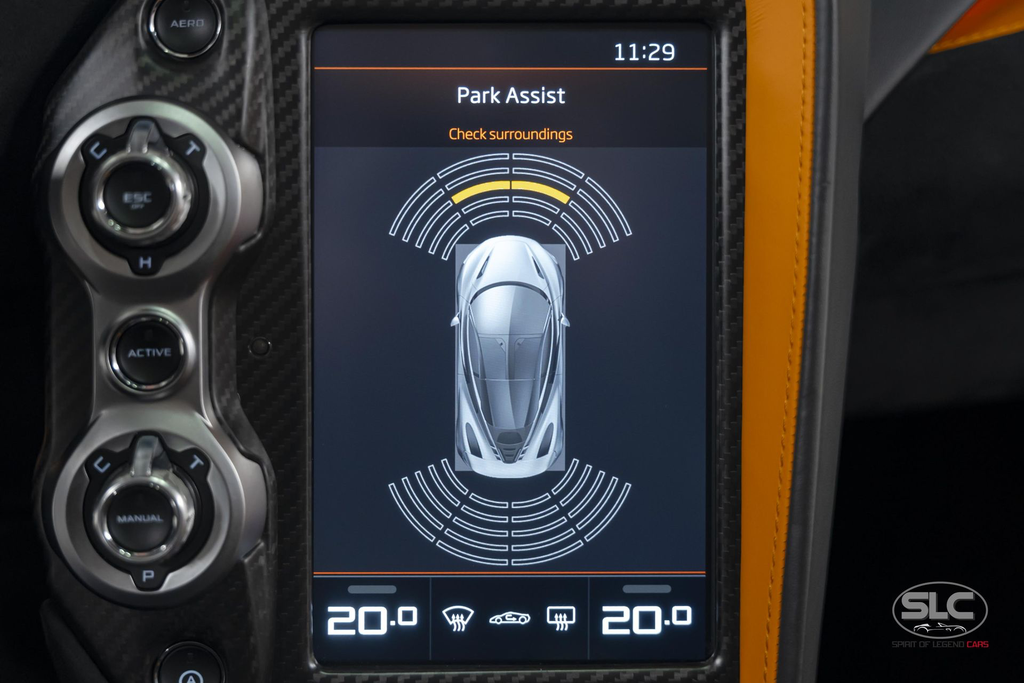Turn on the front windshield defrost
The height and width of the screenshot is (683, 1024).
(458, 618)
